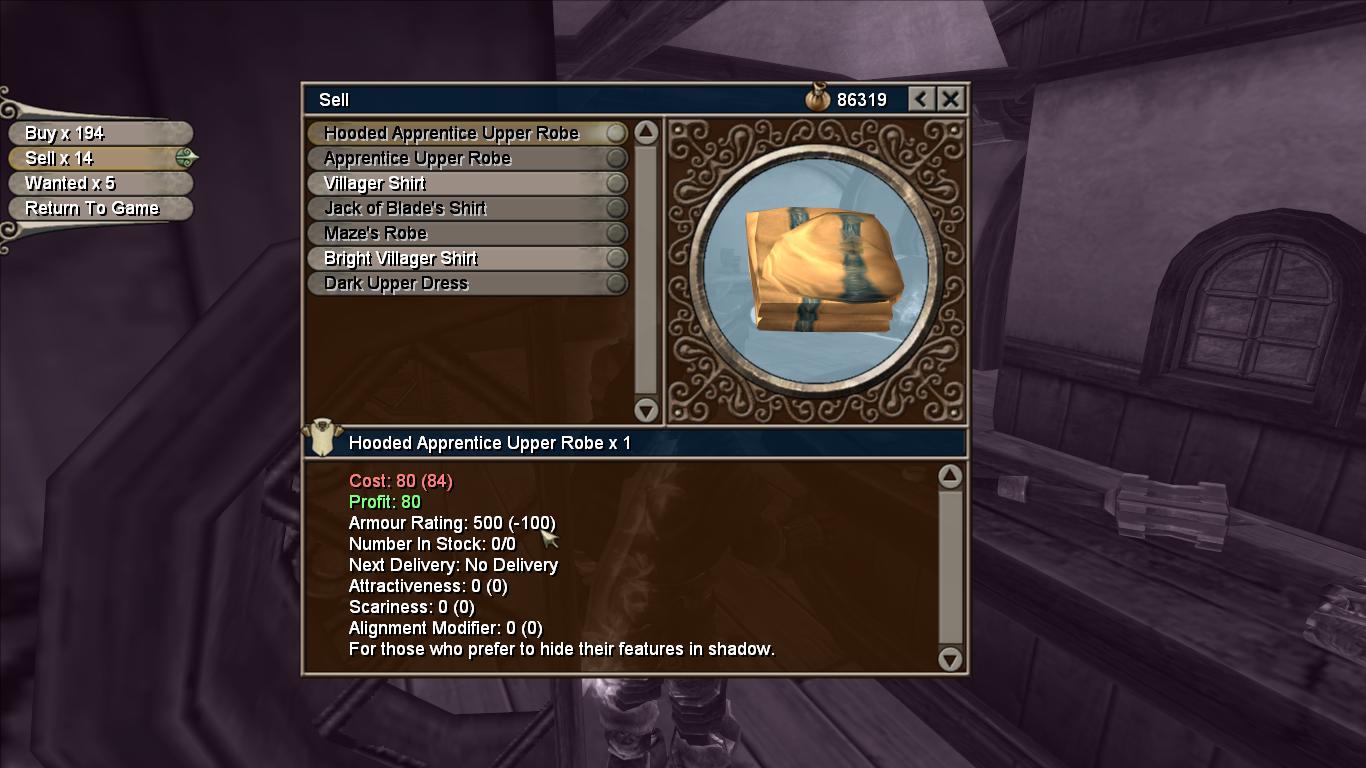Image resolution: width=1366 pixels, height=768 pixels.
Task: Close the Sell window with X
Action: 951,99
